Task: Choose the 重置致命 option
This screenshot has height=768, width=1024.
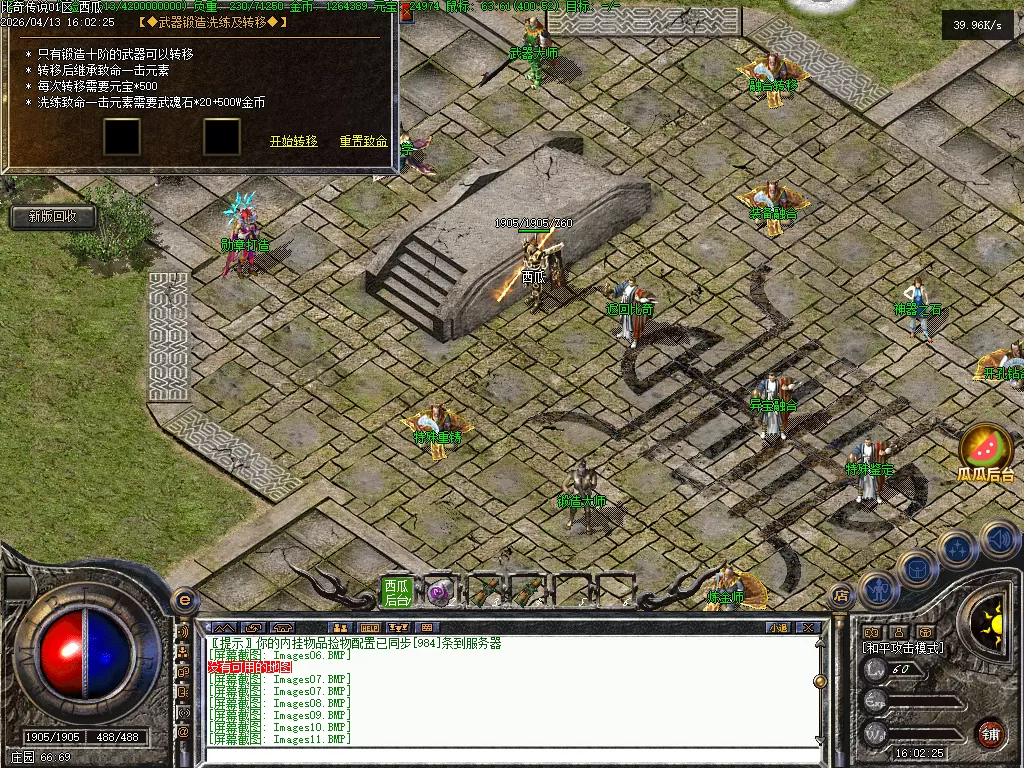Action: tap(363, 142)
